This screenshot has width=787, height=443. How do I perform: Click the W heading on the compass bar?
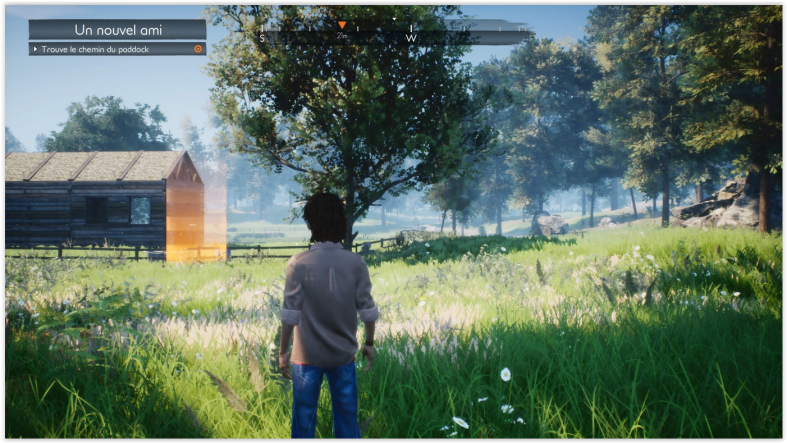[411, 38]
